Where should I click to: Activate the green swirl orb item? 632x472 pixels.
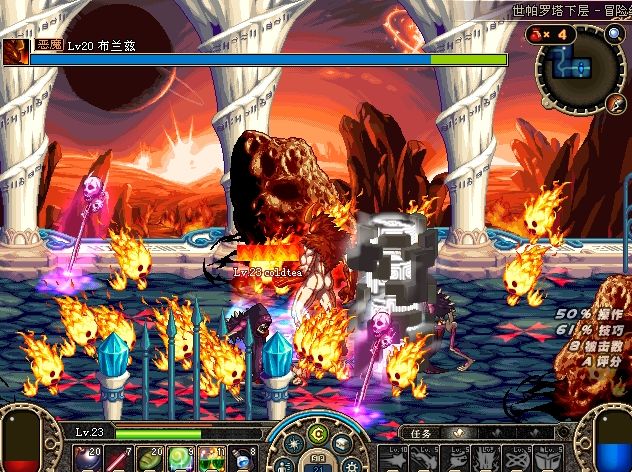(x=179, y=459)
